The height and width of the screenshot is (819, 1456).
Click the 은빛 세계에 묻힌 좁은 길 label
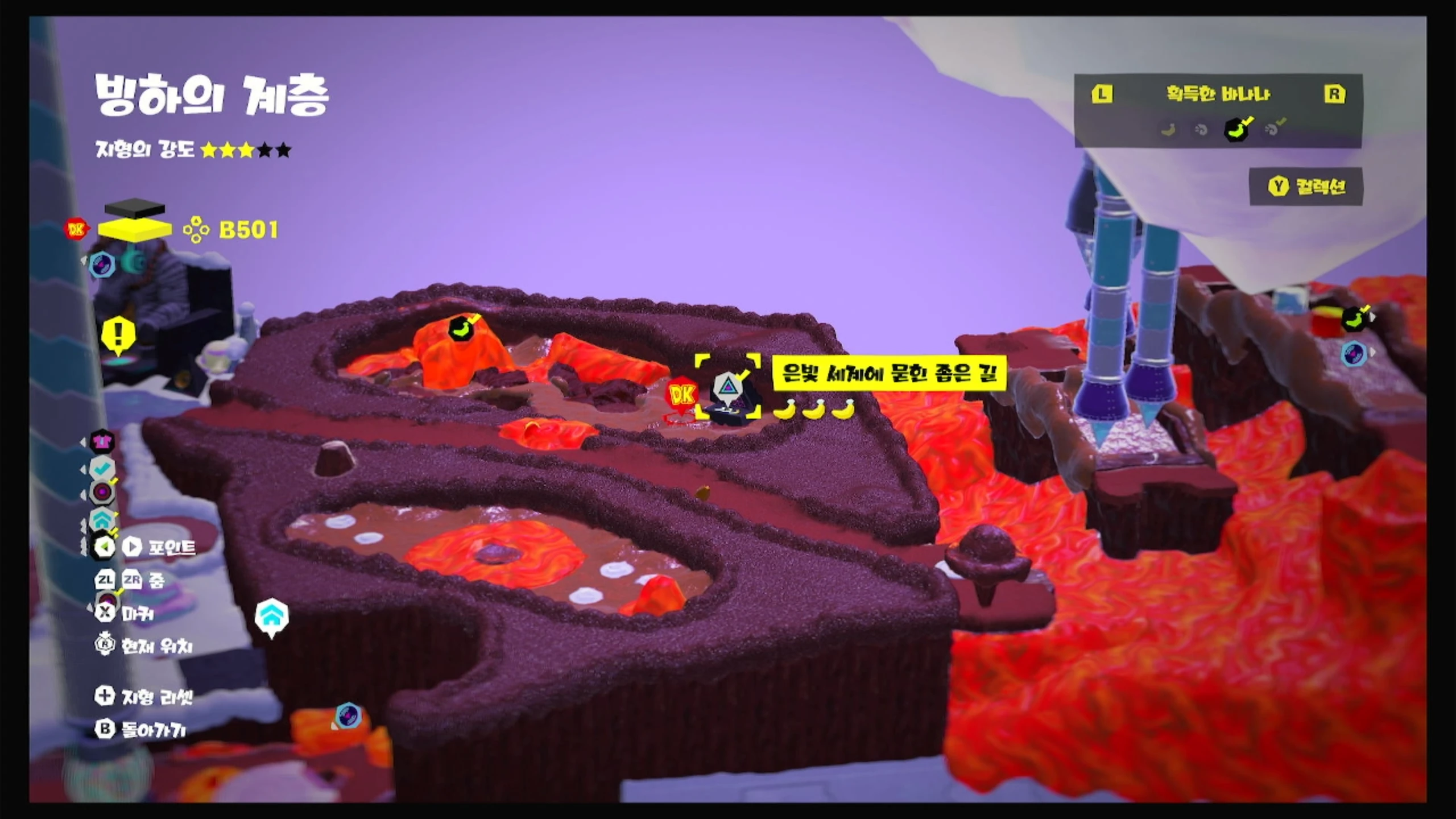[889, 373]
